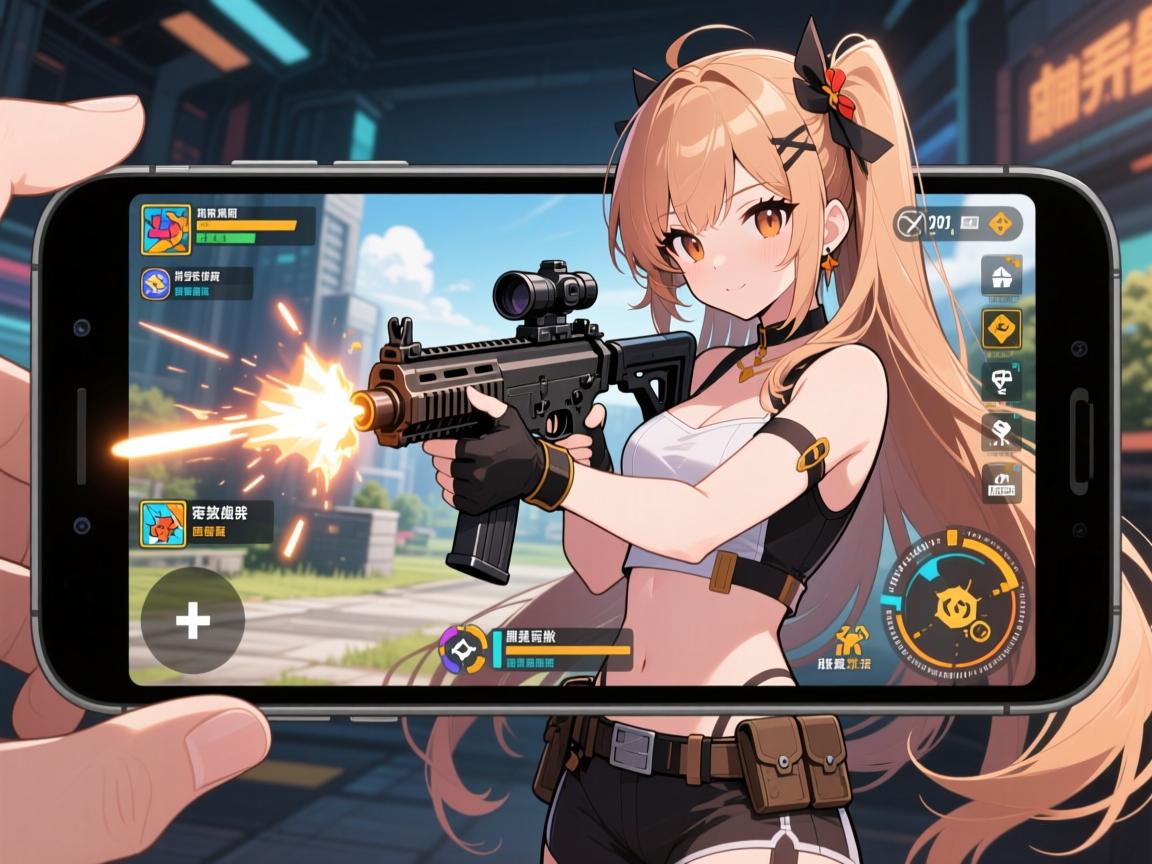Select the yellow-framed orange diamond button
The width and height of the screenshot is (1152, 864).
click(x=1001, y=329)
